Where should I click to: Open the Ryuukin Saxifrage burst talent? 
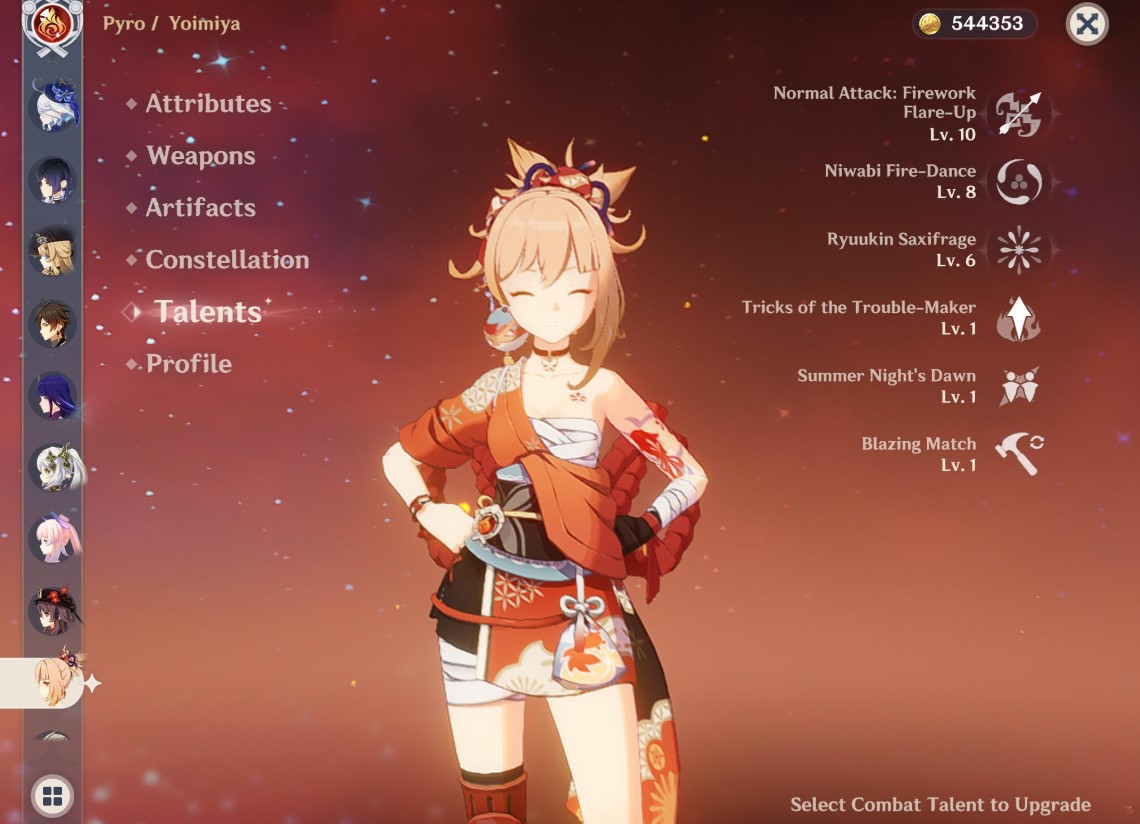pos(1018,250)
